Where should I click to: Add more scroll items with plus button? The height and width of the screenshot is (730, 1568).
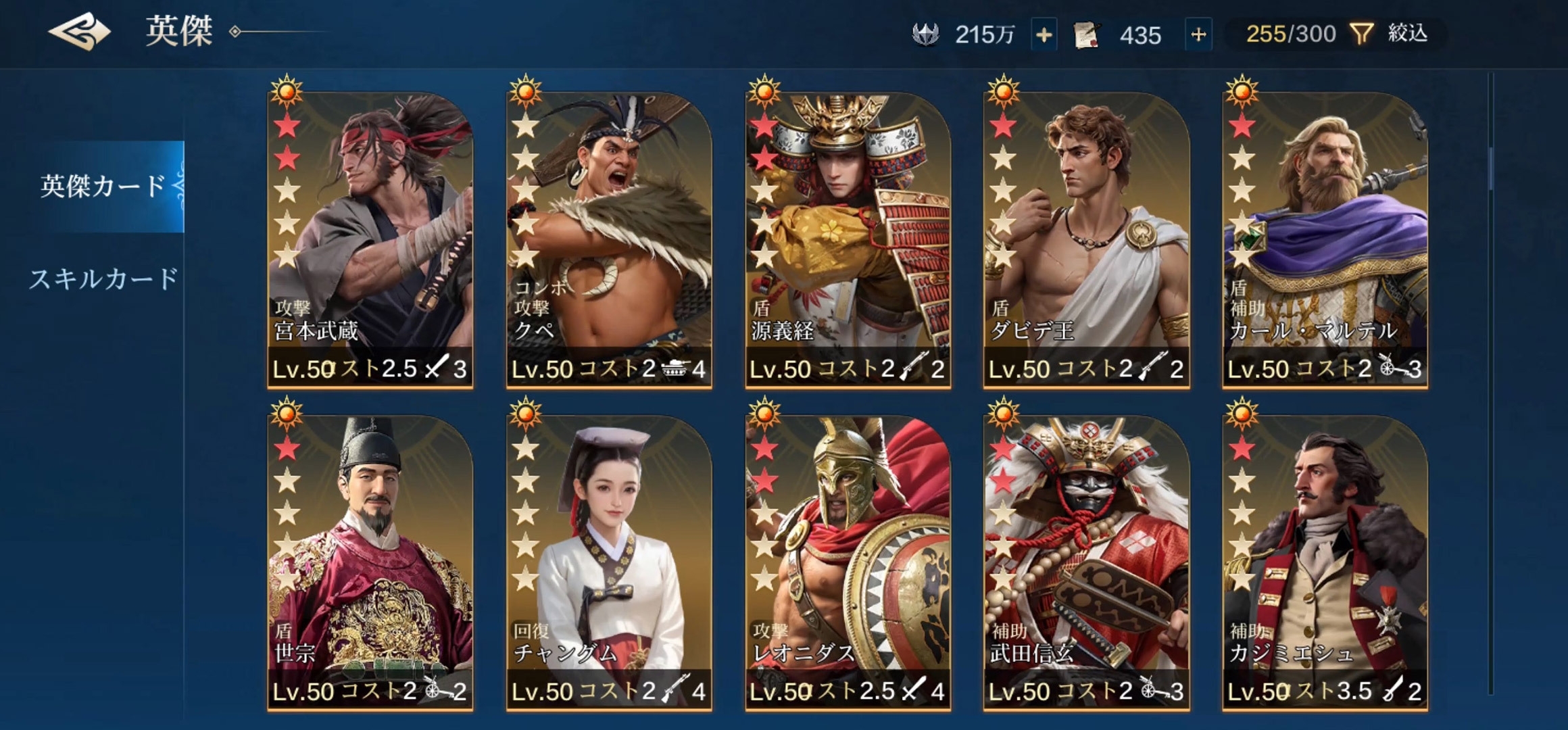1198,34
